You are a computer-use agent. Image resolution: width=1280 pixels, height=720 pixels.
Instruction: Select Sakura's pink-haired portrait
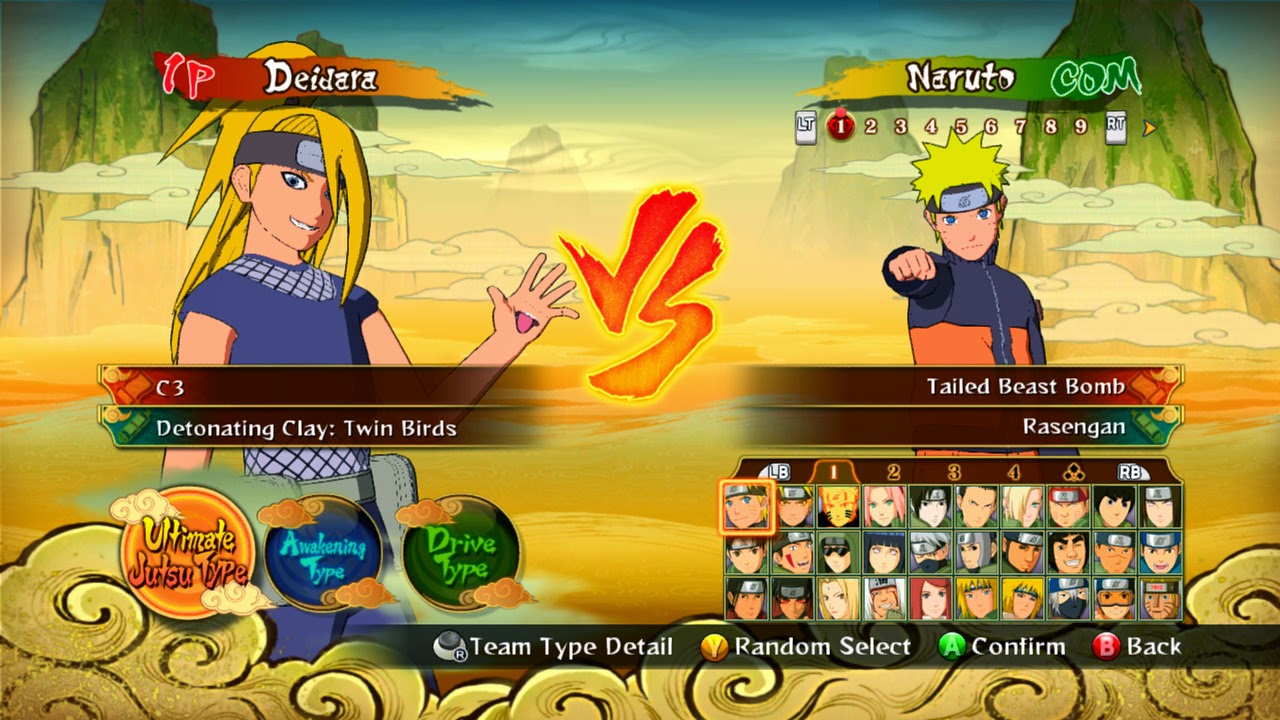coord(884,507)
